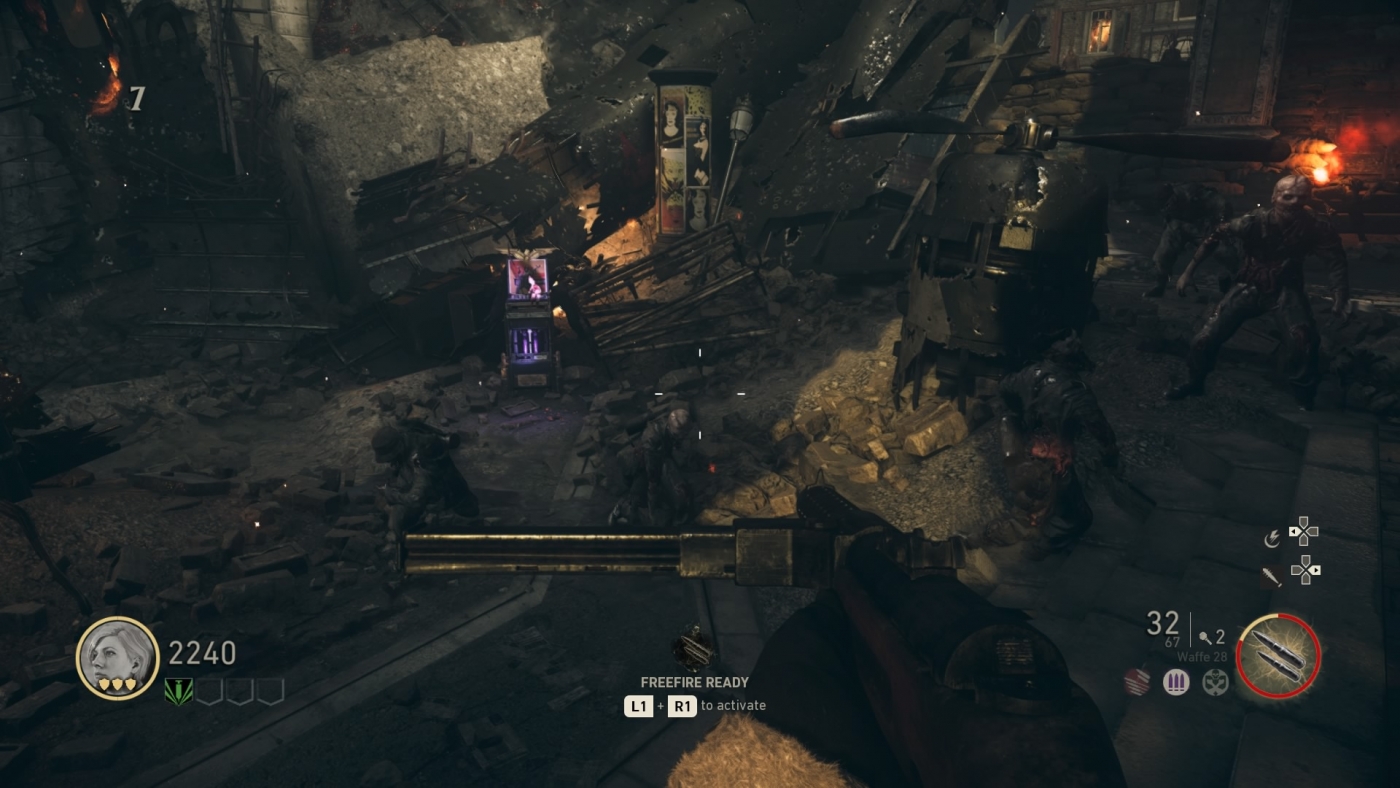The width and height of the screenshot is (1400, 788).
Task: Click the lightning special ability icon
Action: (x=1272, y=538)
